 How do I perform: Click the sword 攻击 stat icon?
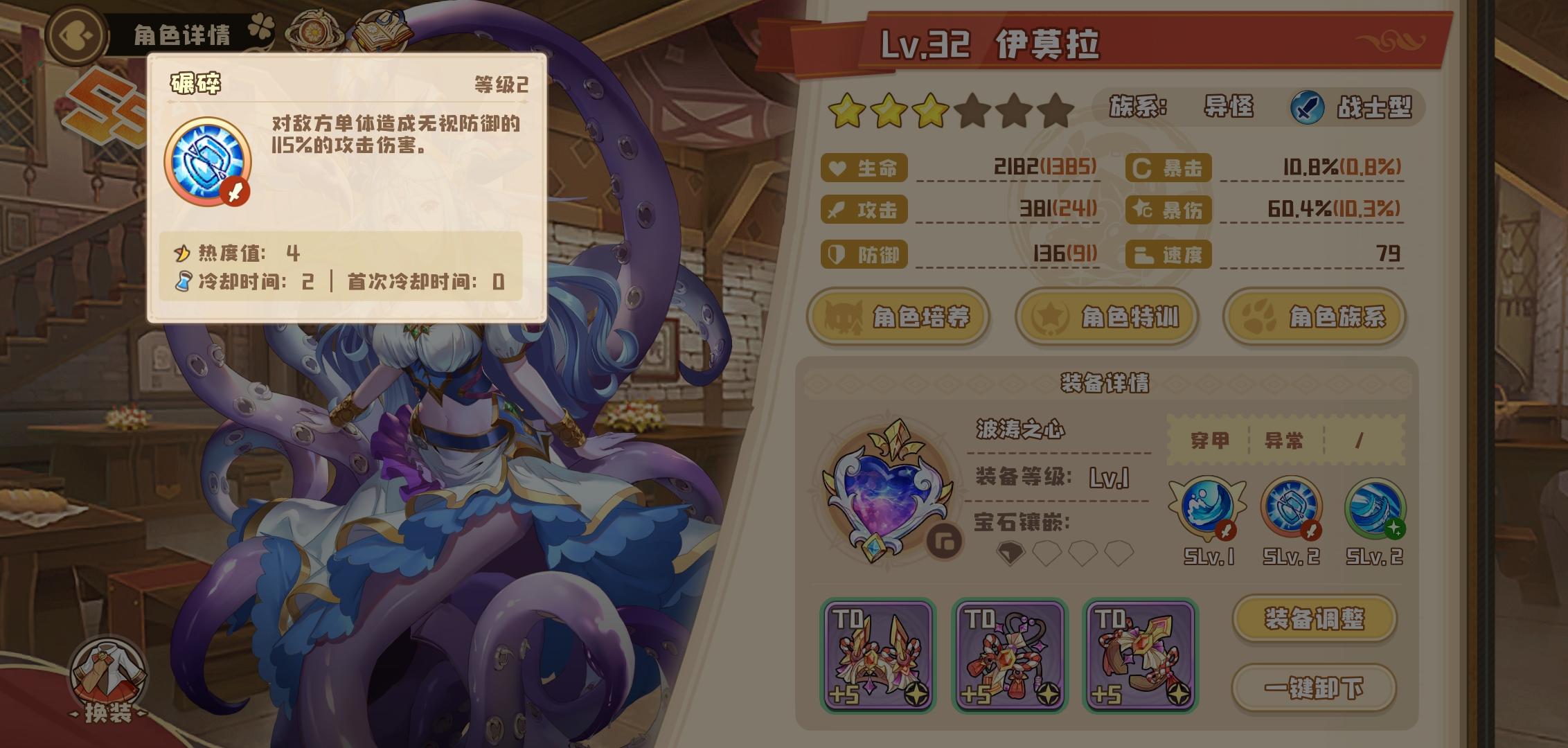[835, 211]
